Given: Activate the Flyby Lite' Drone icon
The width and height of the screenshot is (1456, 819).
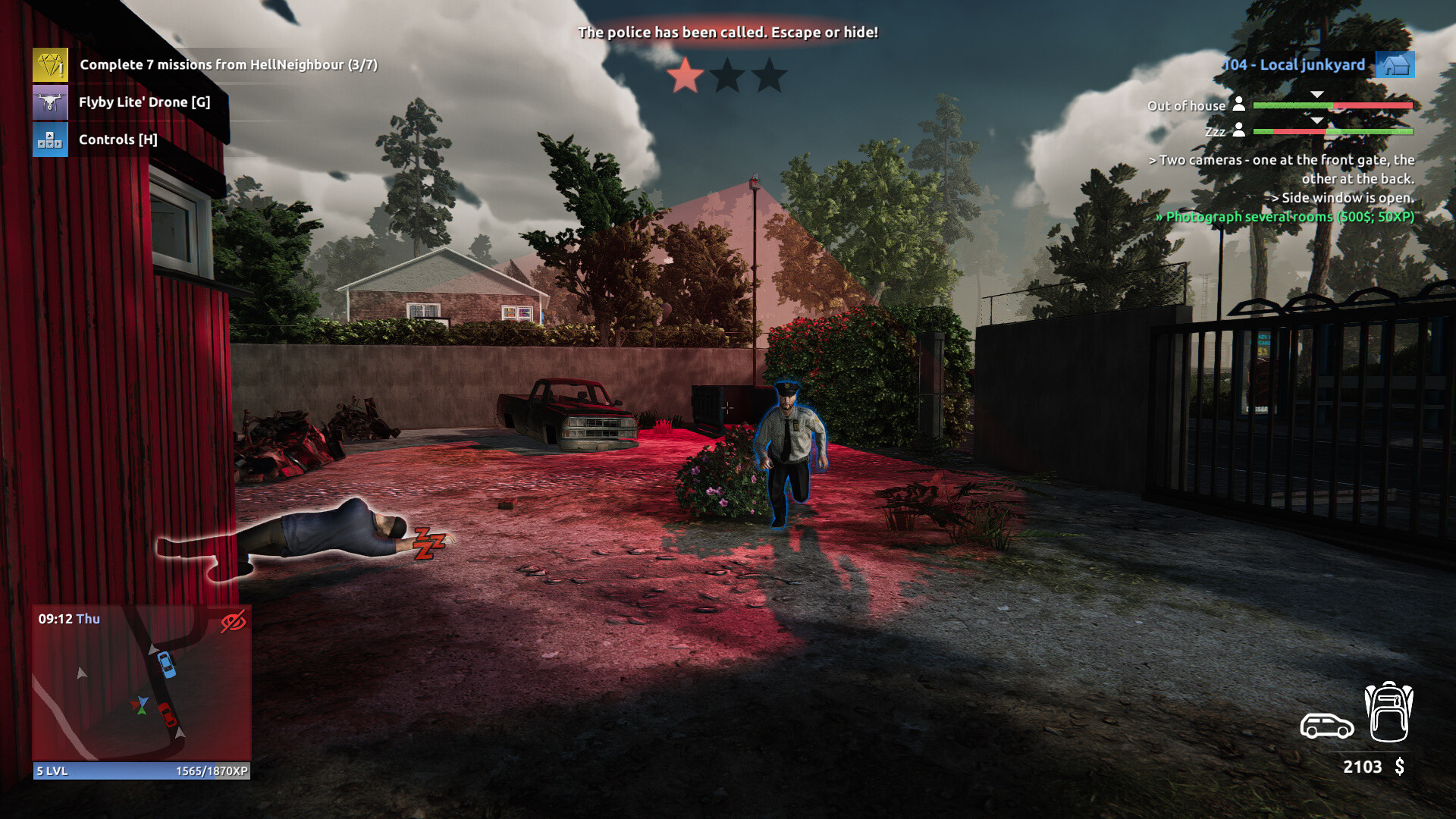Looking at the screenshot, I should [49, 102].
